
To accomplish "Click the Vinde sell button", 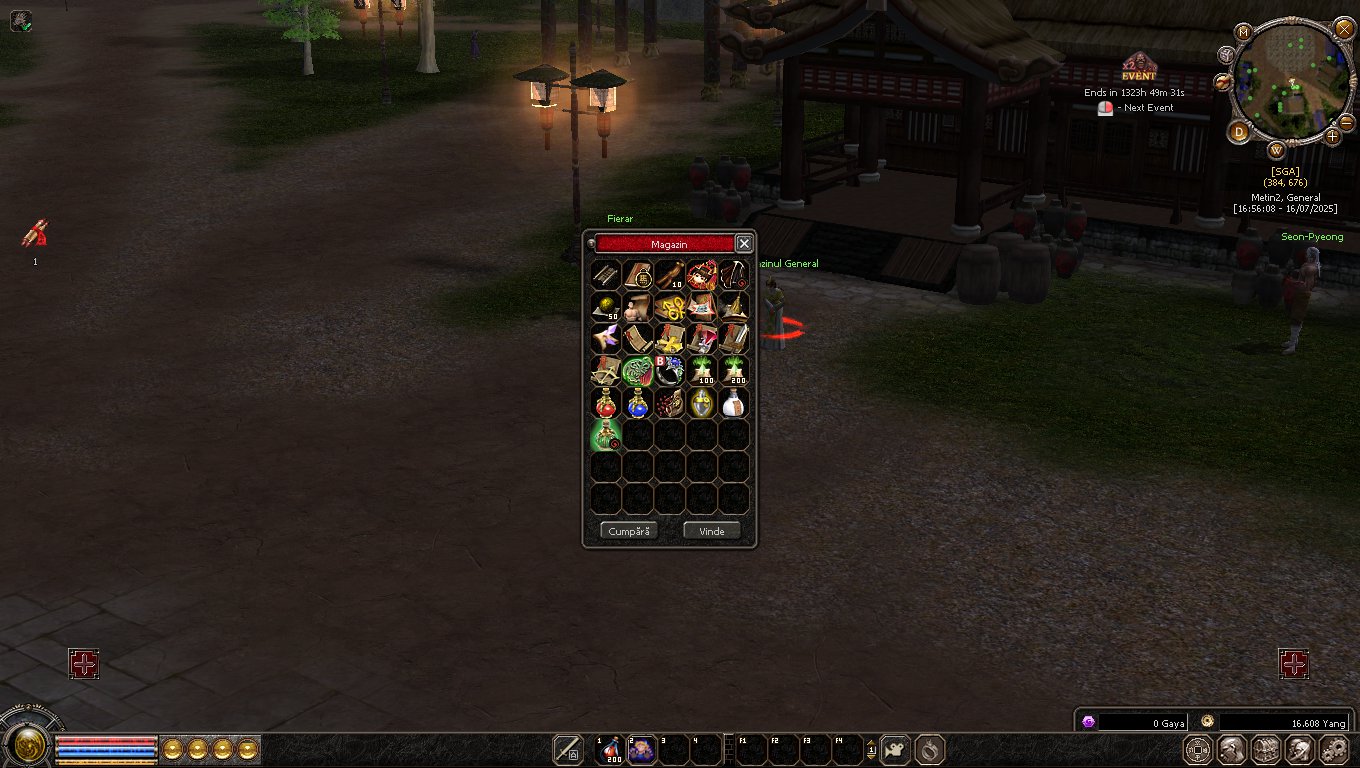I will [x=711, y=531].
